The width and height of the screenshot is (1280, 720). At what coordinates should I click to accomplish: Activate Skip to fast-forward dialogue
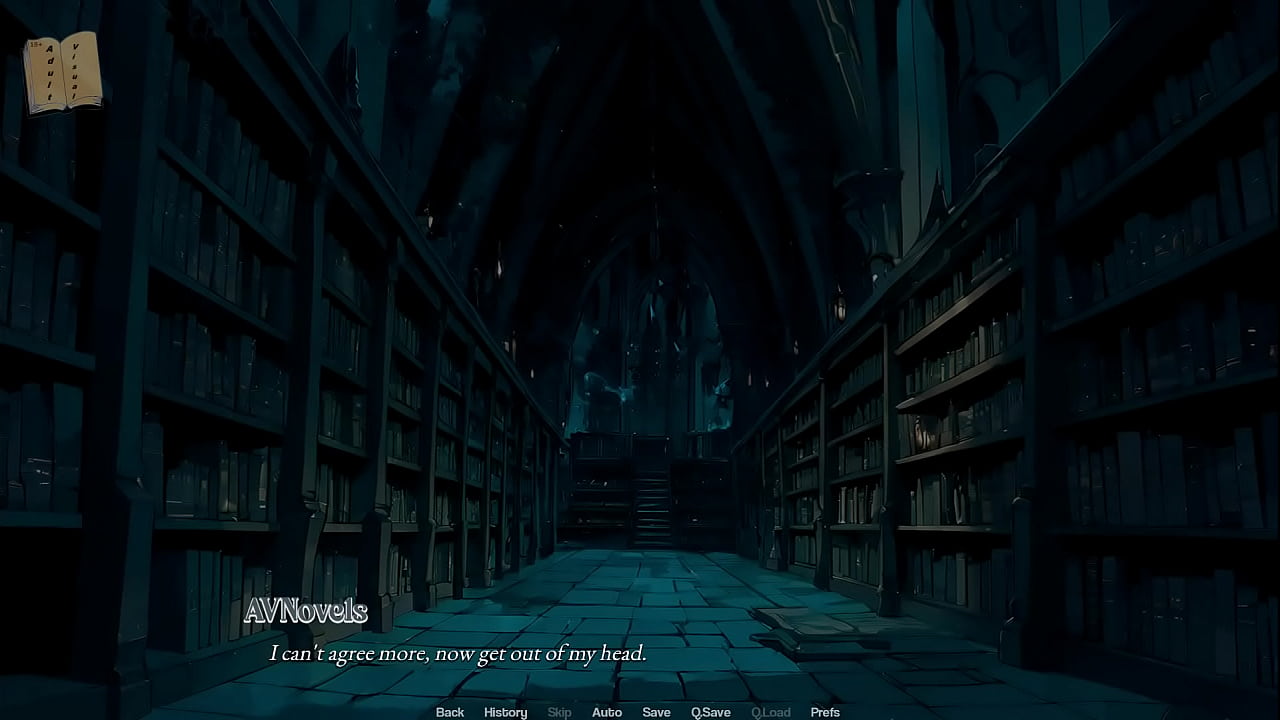click(559, 712)
